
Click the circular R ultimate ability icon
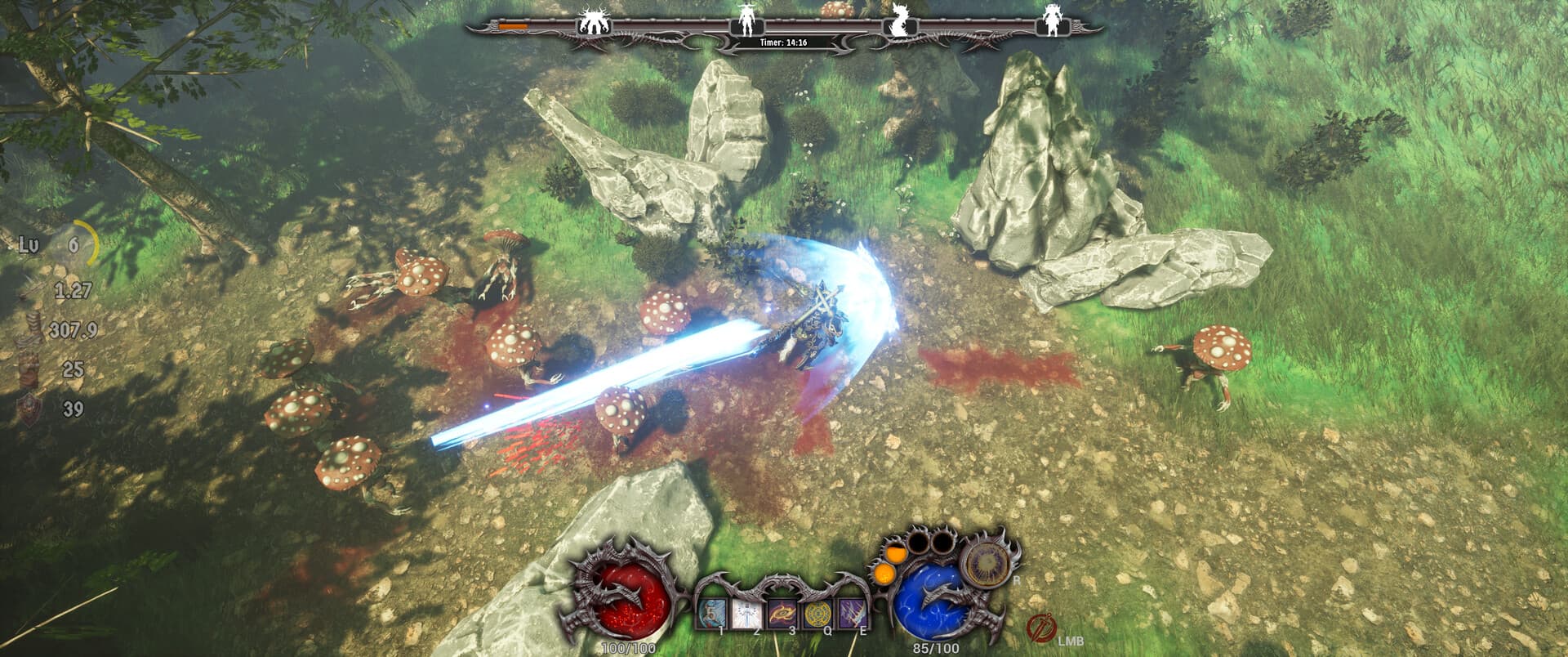[x=988, y=562]
